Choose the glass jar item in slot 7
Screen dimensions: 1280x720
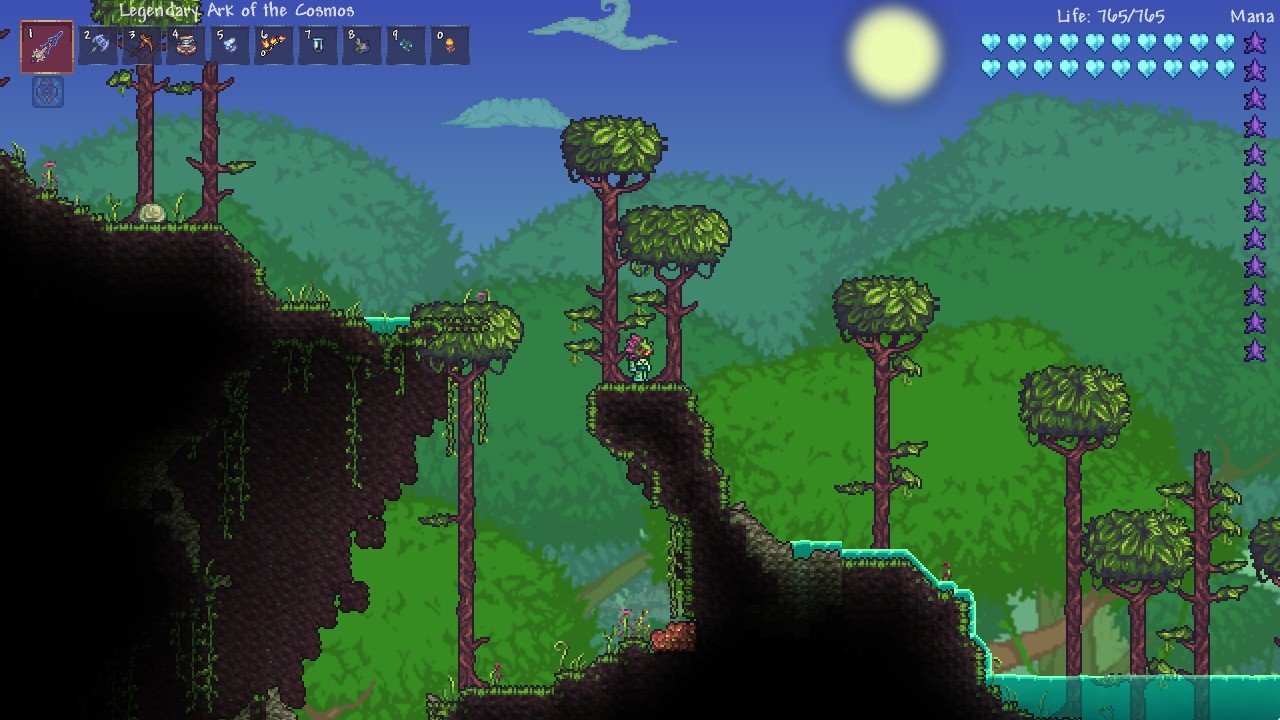tap(318, 46)
